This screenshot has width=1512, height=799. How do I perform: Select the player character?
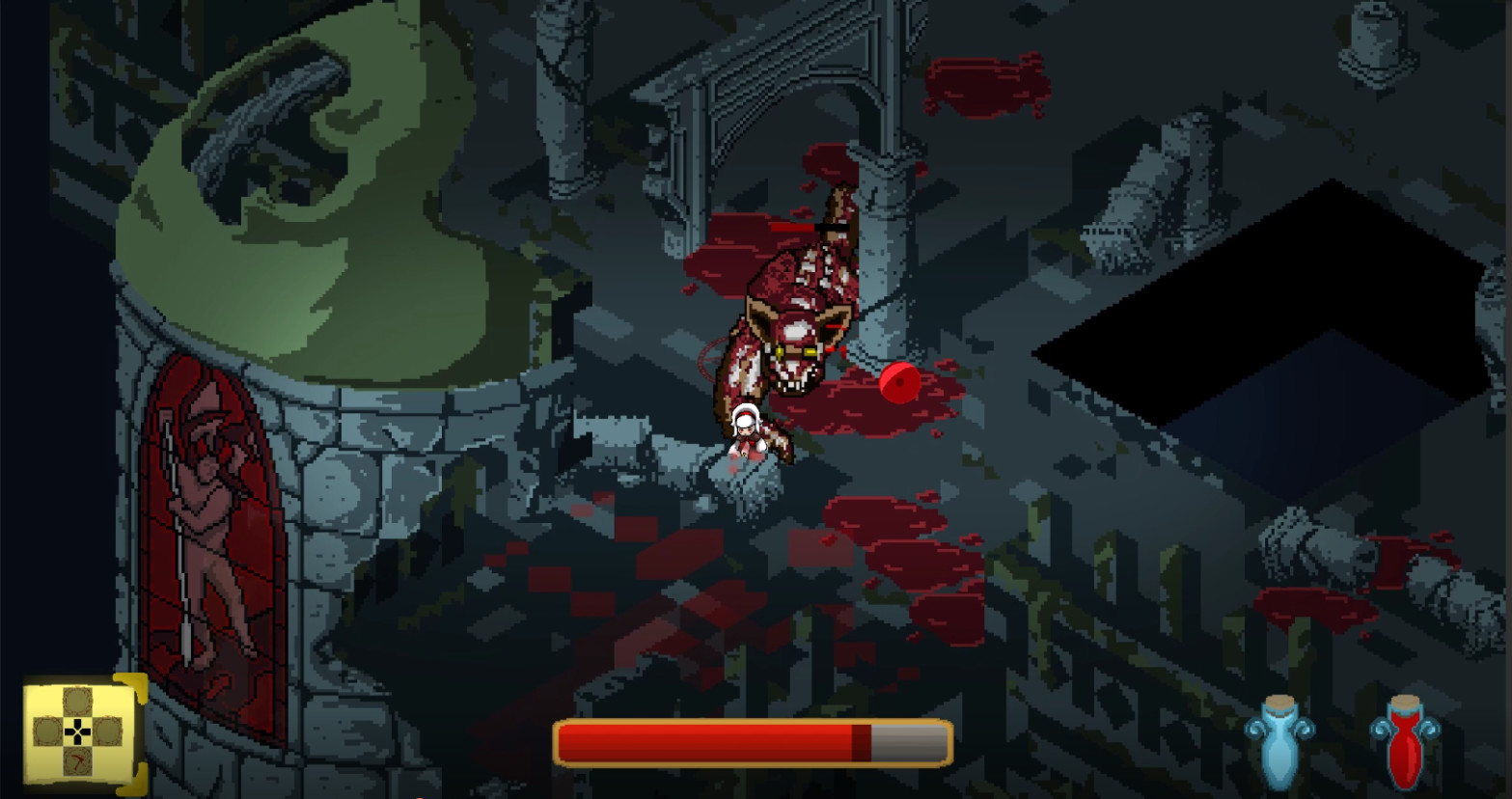tap(748, 434)
